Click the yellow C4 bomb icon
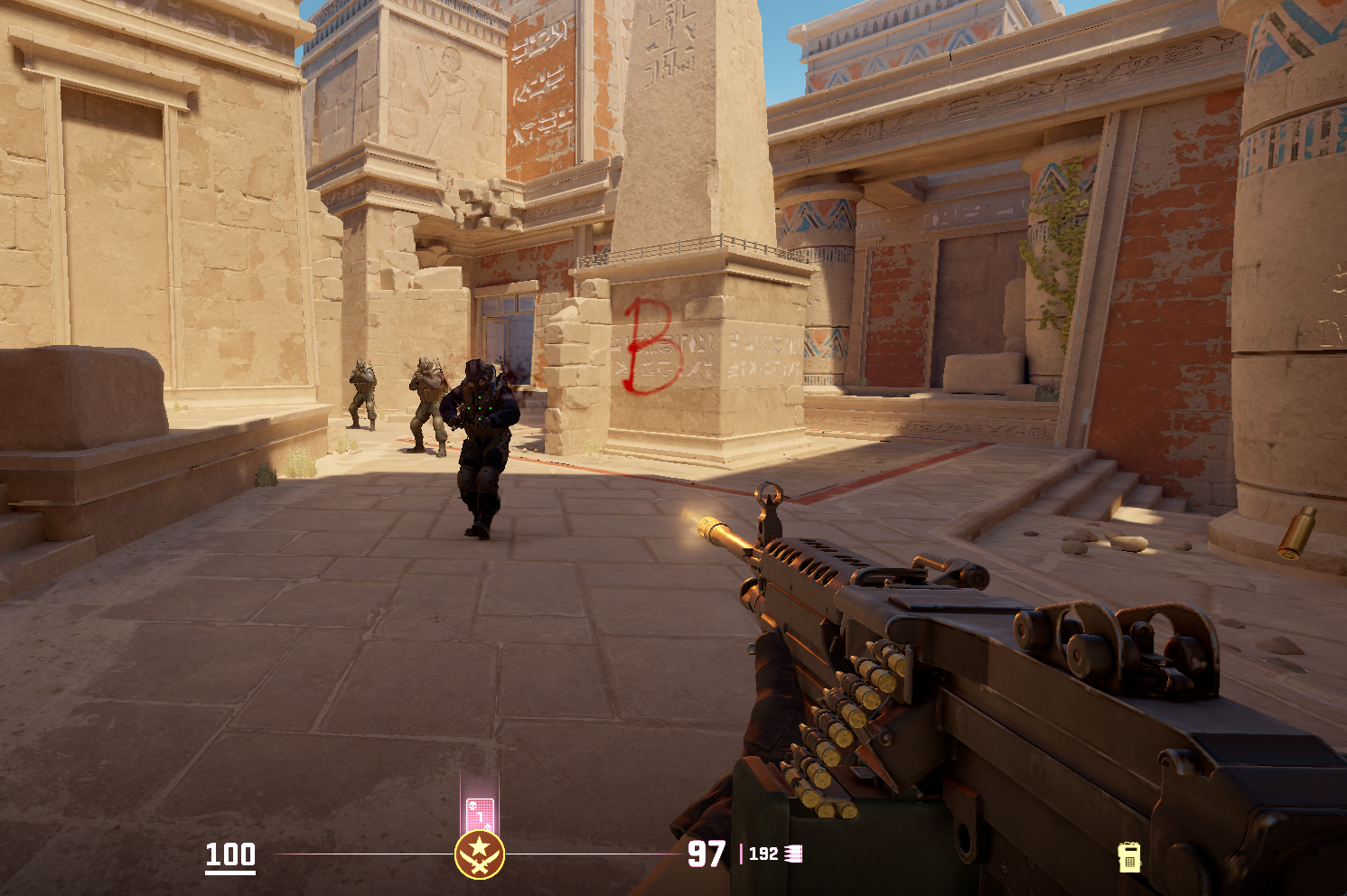The width and height of the screenshot is (1347, 896). click(1128, 856)
